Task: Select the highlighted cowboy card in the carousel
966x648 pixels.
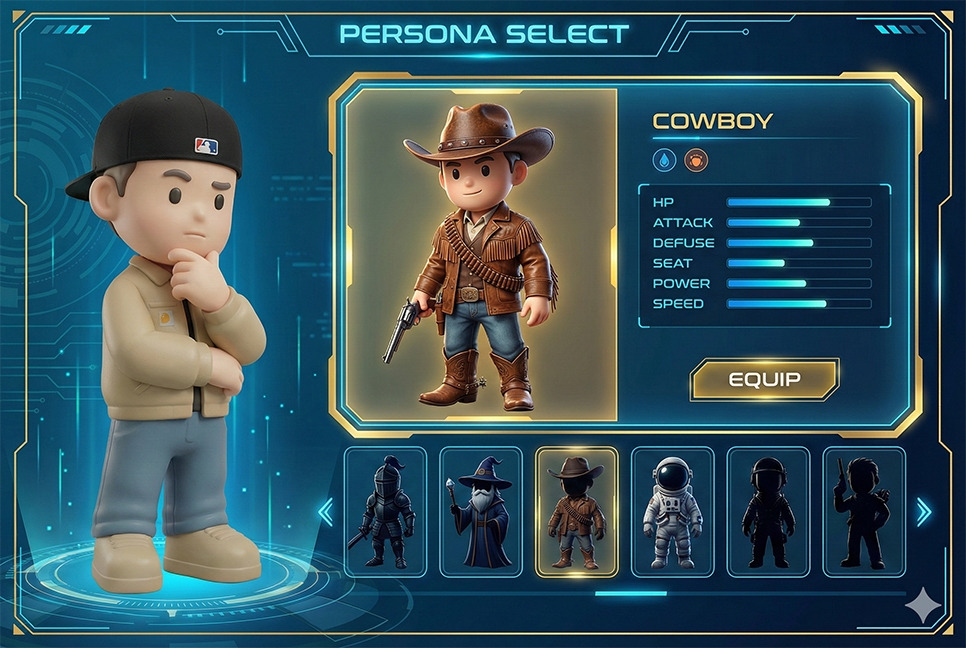Action: [577, 512]
